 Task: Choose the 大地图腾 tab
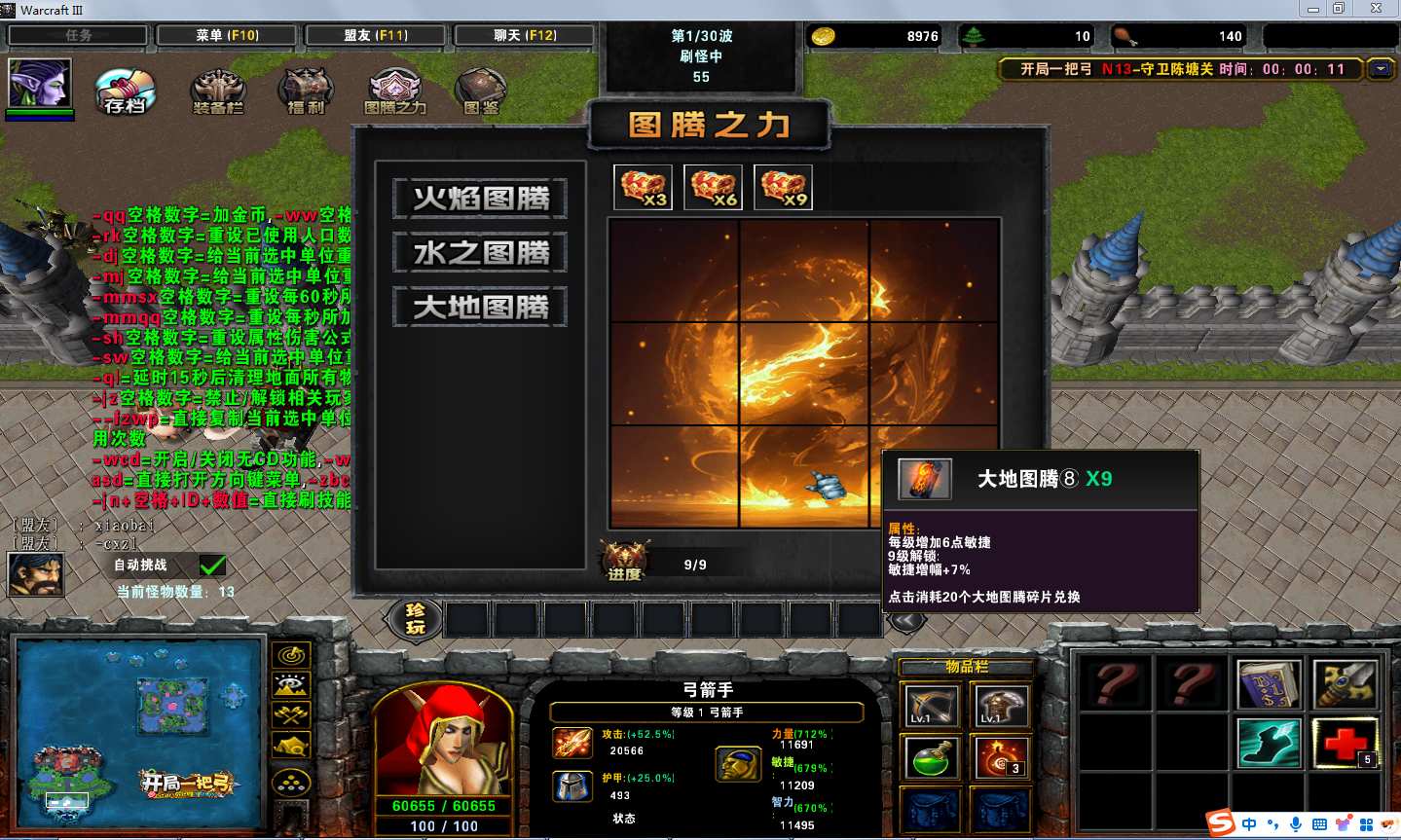[x=481, y=308]
